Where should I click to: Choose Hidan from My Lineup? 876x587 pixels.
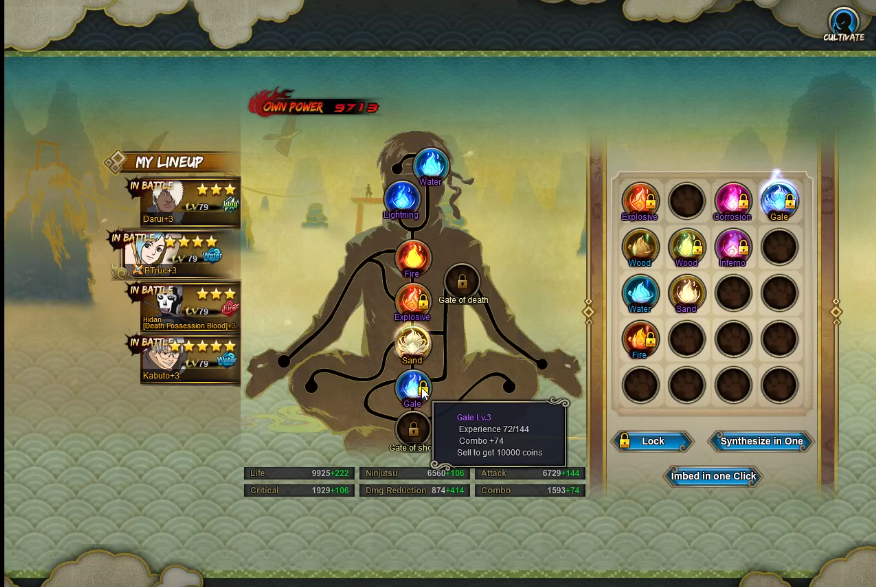188,307
